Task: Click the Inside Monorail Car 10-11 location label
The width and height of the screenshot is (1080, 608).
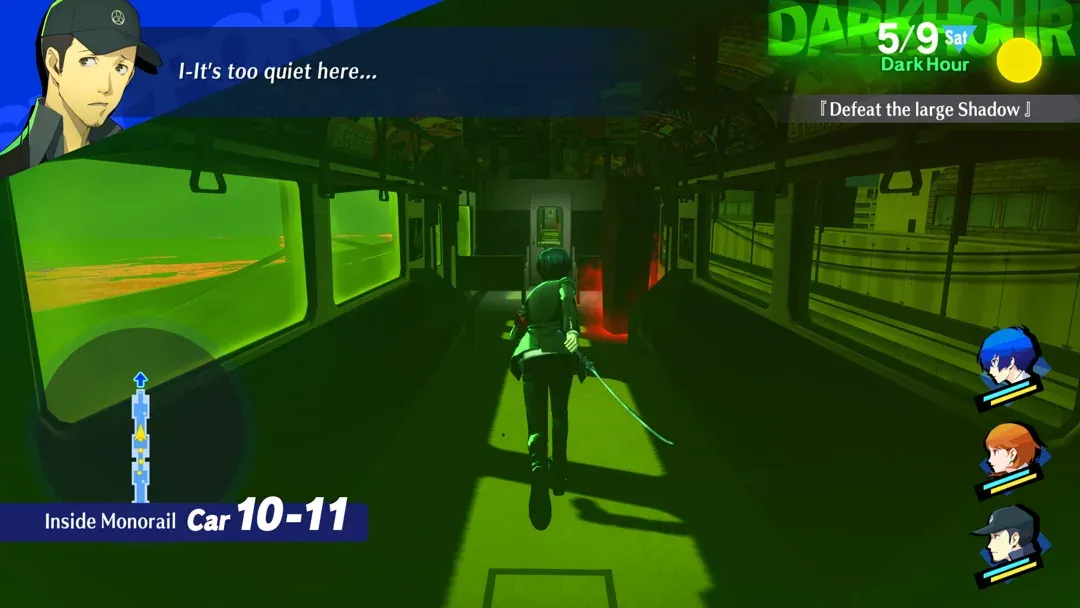Action: 196,520
